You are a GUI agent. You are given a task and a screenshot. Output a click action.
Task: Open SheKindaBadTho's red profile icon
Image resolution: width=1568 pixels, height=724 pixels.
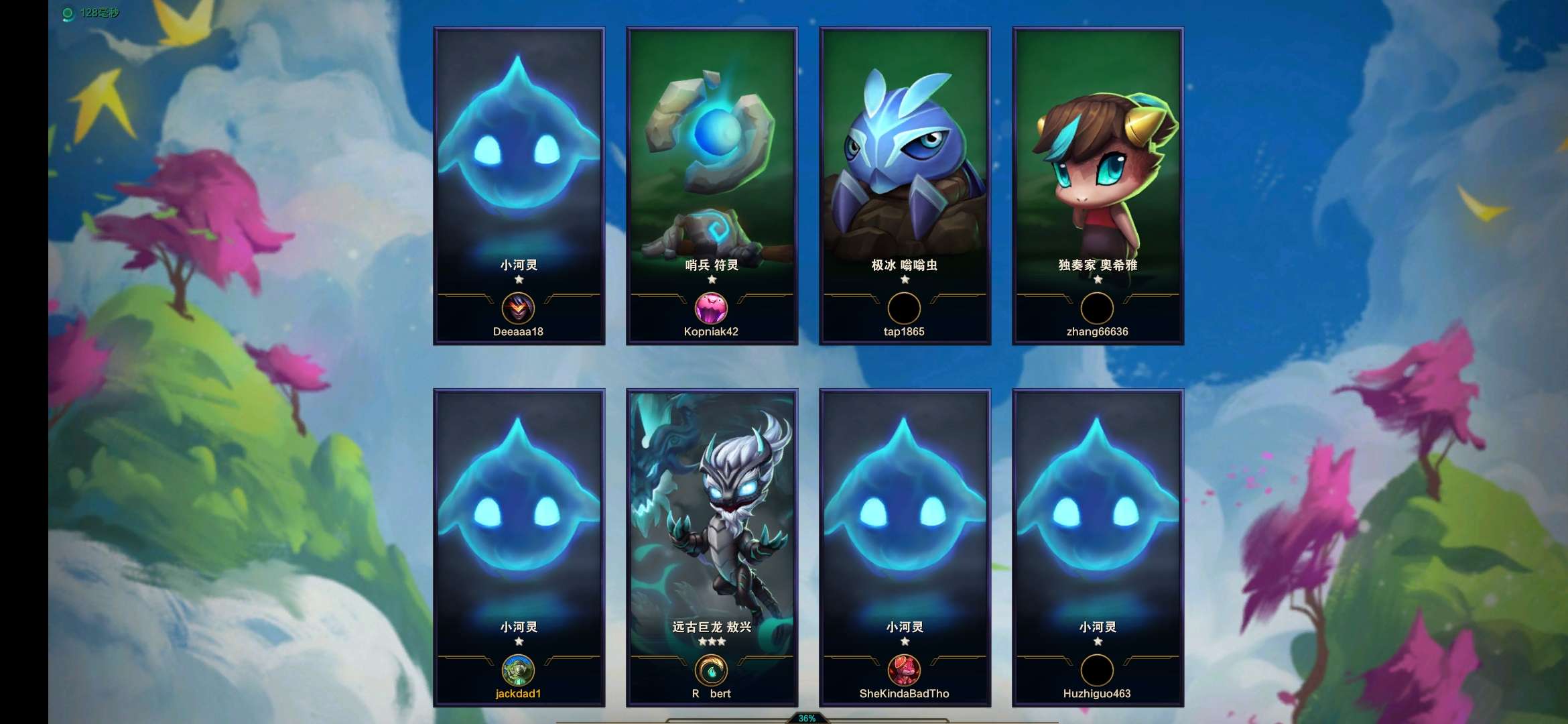coord(904,670)
